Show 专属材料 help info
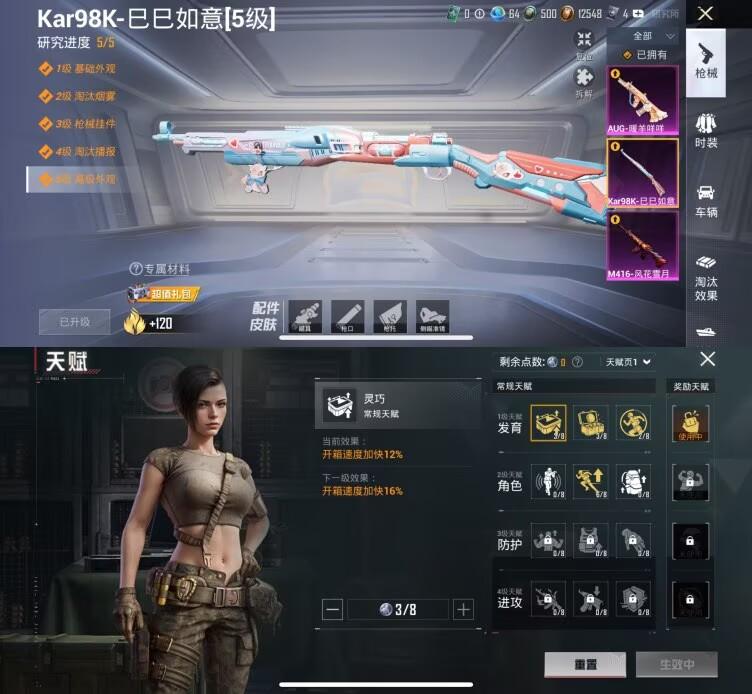The image size is (752, 694). [x=136, y=269]
